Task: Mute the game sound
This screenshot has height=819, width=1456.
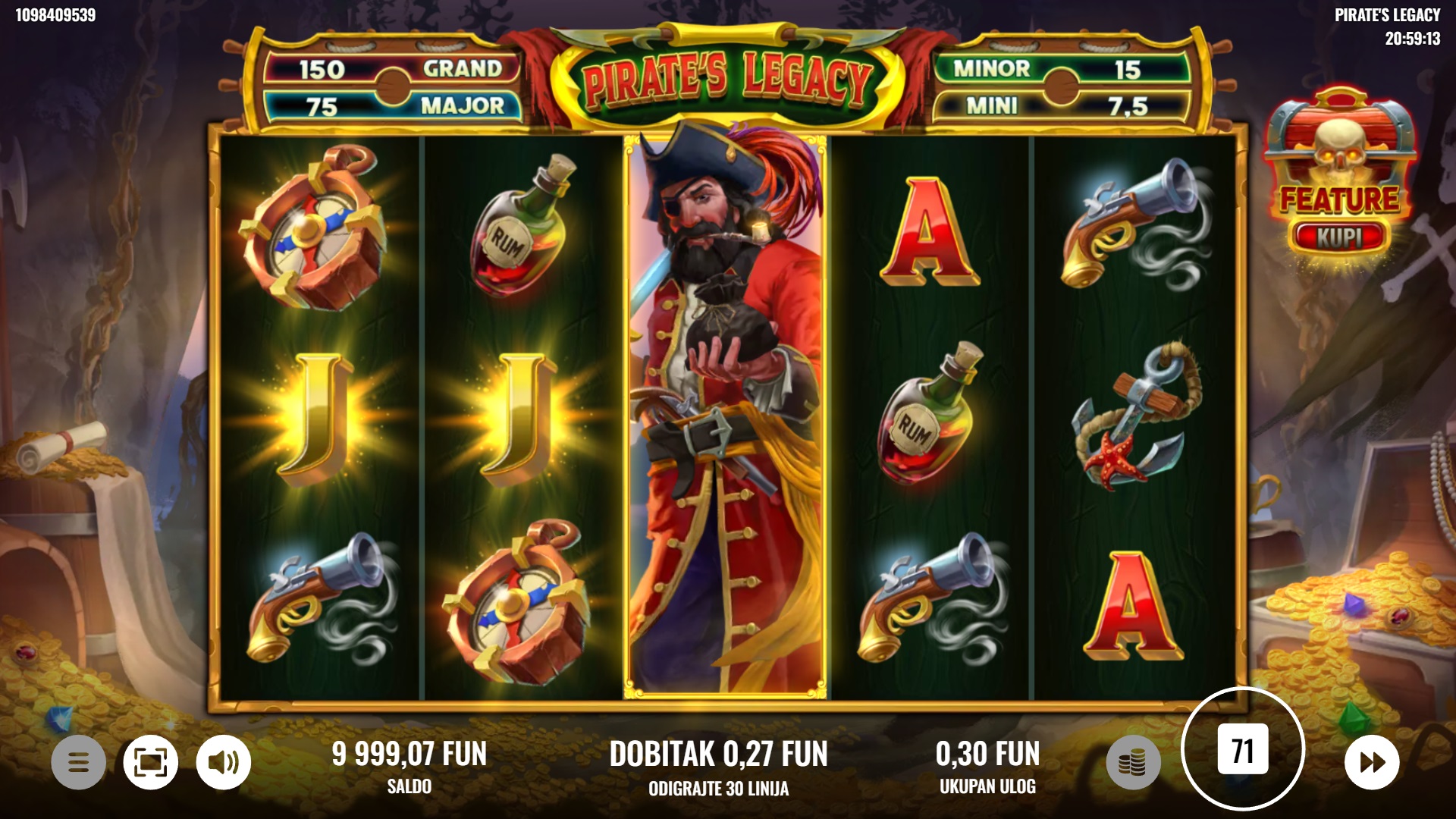Action: pos(224,762)
